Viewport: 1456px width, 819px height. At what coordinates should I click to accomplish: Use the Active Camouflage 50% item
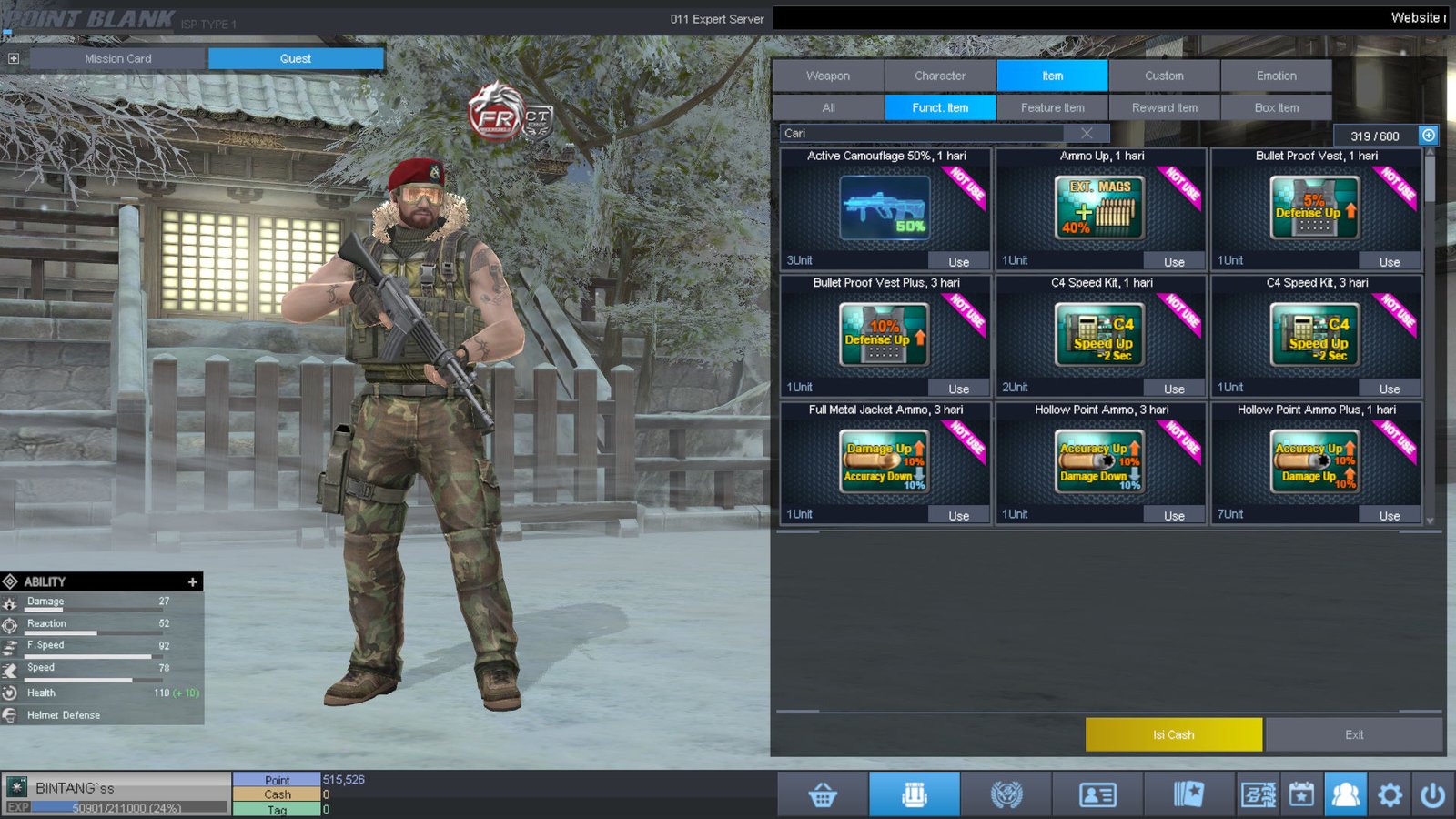tap(958, 262)
